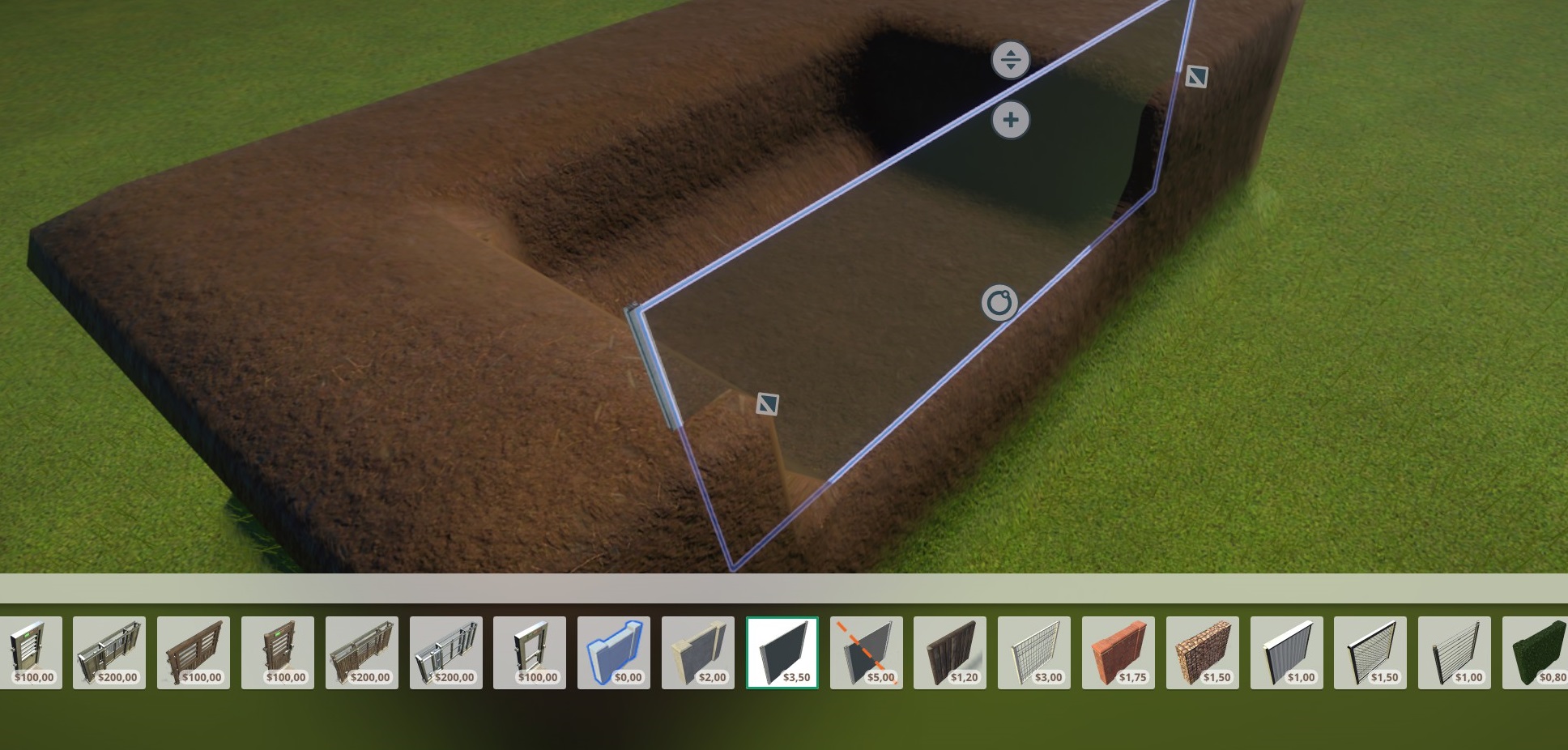Pick the one-way glass barrier for $5,00
This screenshot has height=750, width=1568.
click(866, 652)
